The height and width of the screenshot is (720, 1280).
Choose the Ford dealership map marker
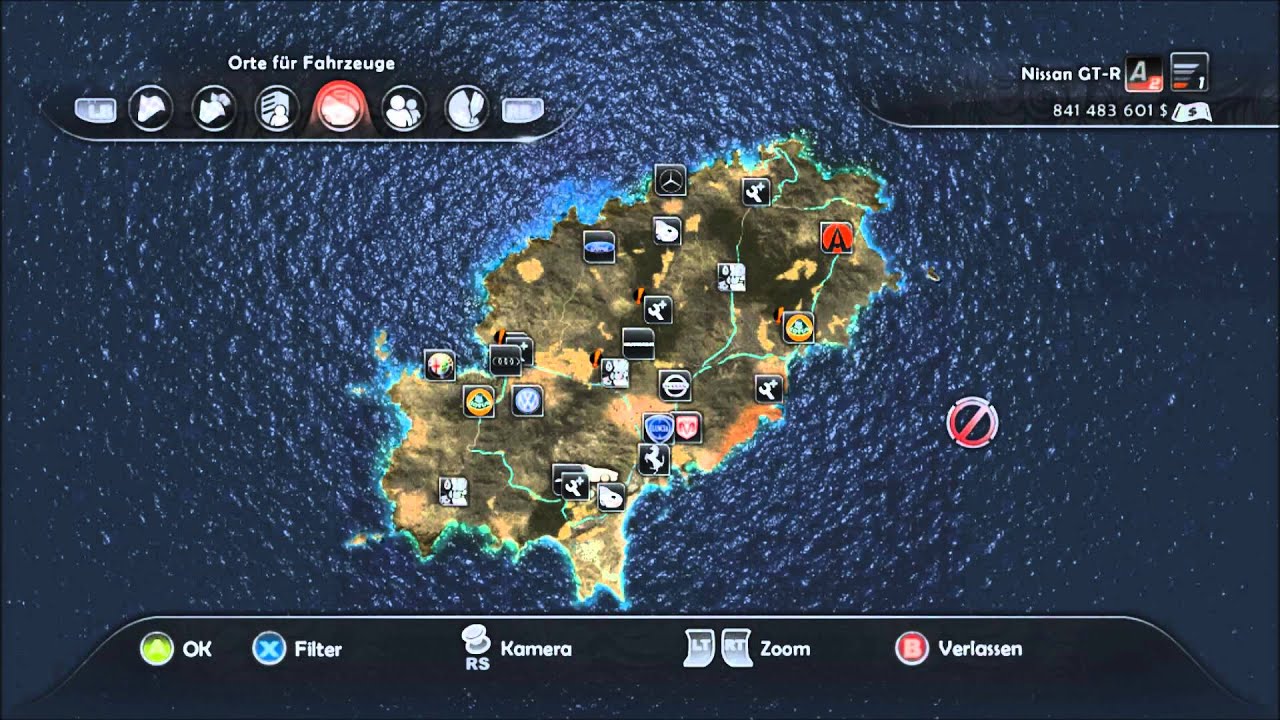599,247
